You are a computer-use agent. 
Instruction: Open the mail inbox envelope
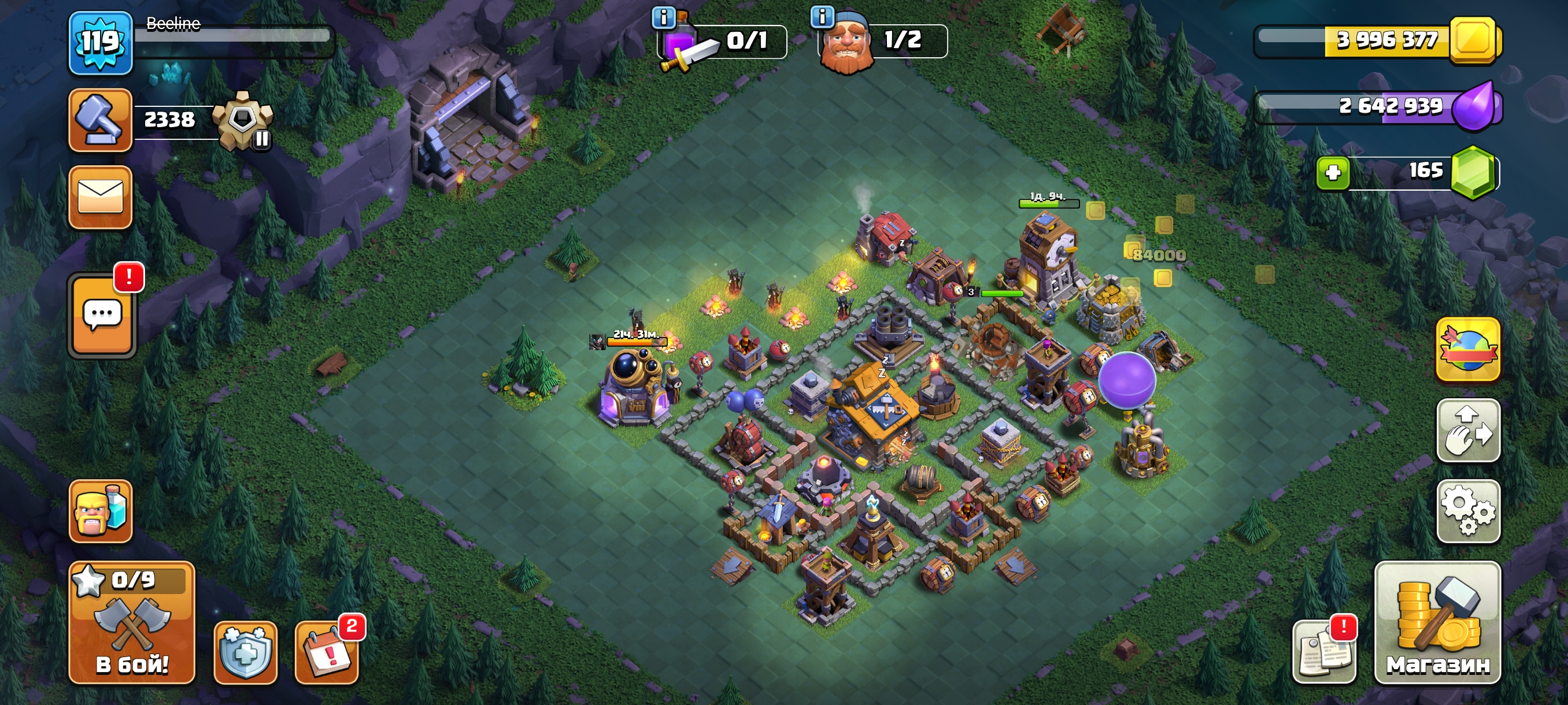click(101, 198)
